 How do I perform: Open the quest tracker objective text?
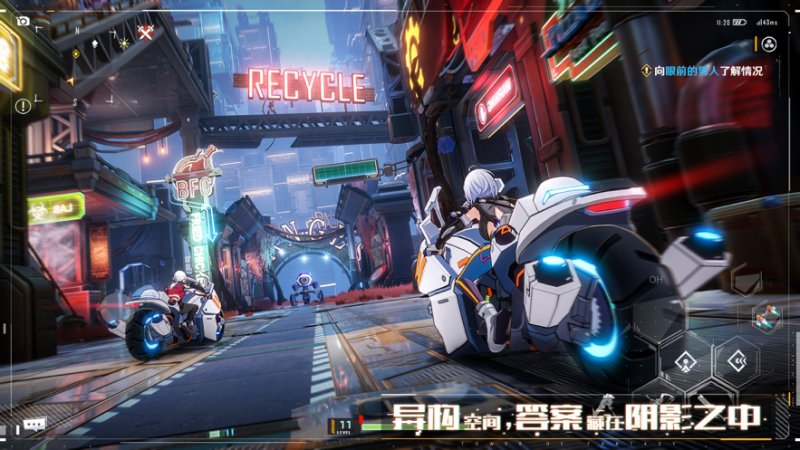pyautogui.click(x=708, y=70)
